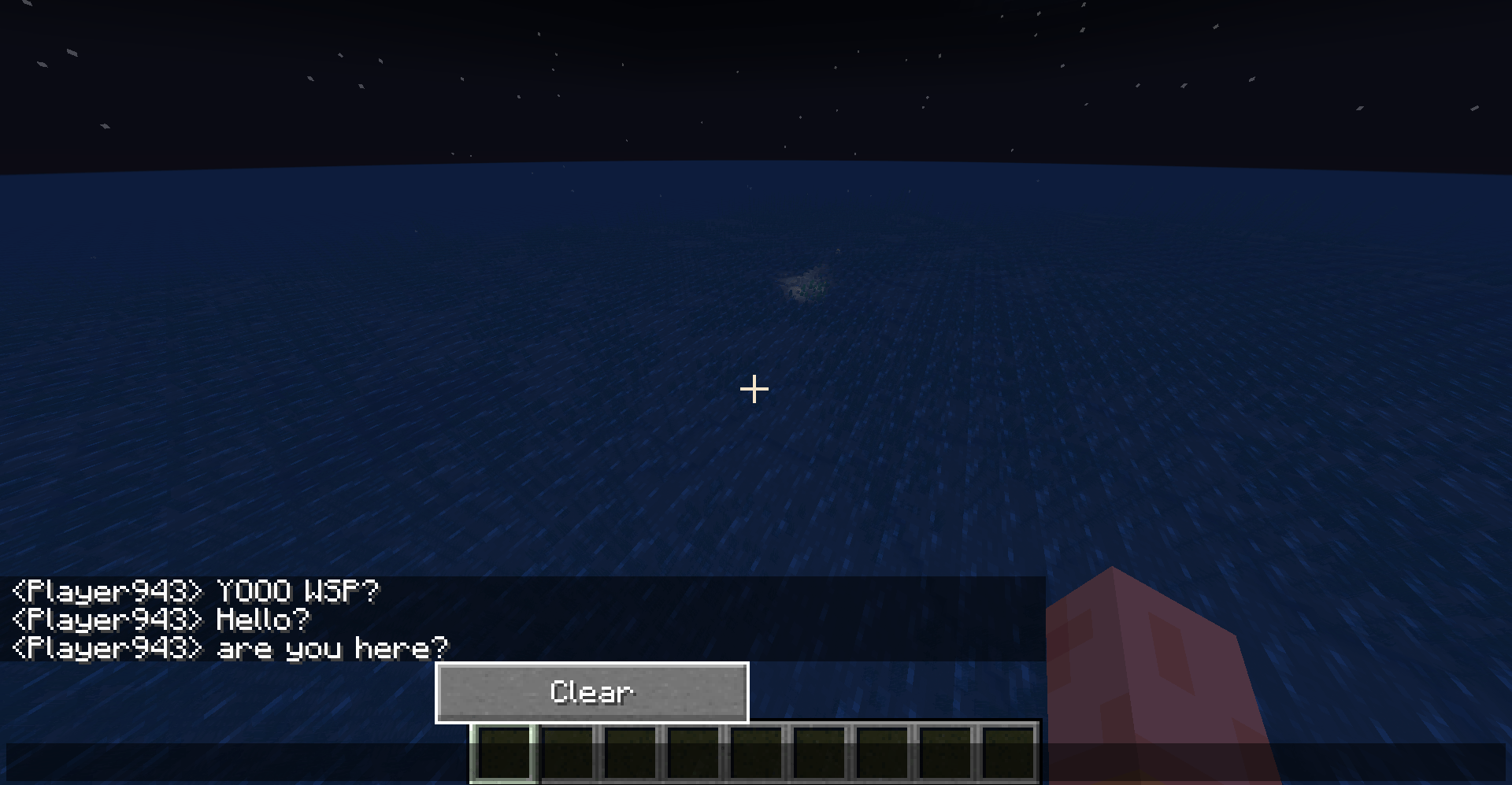Select the first hotbar slot
Screen dimensions: 1512x785
point(504,756)
